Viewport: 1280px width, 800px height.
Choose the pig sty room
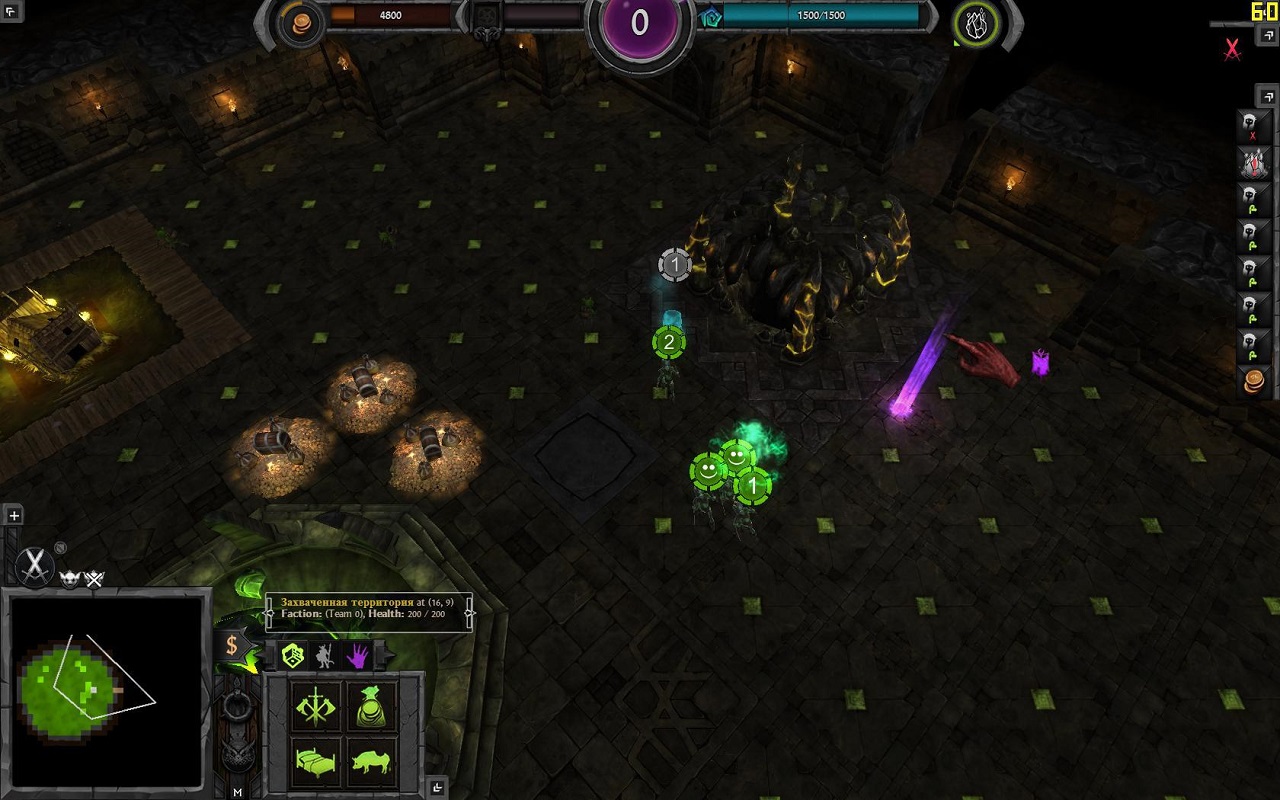click(372, 763)
